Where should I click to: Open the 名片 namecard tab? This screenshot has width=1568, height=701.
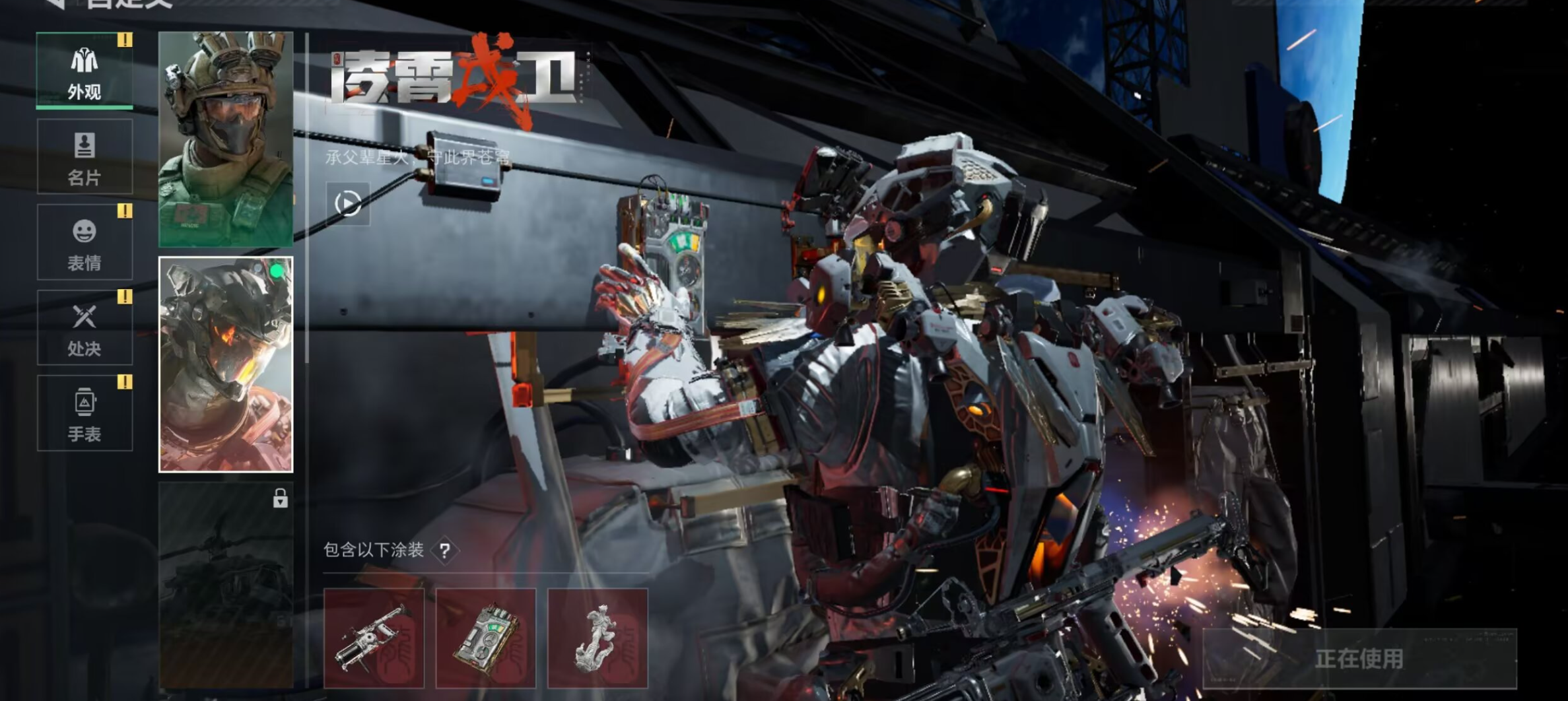pos(85,157)
